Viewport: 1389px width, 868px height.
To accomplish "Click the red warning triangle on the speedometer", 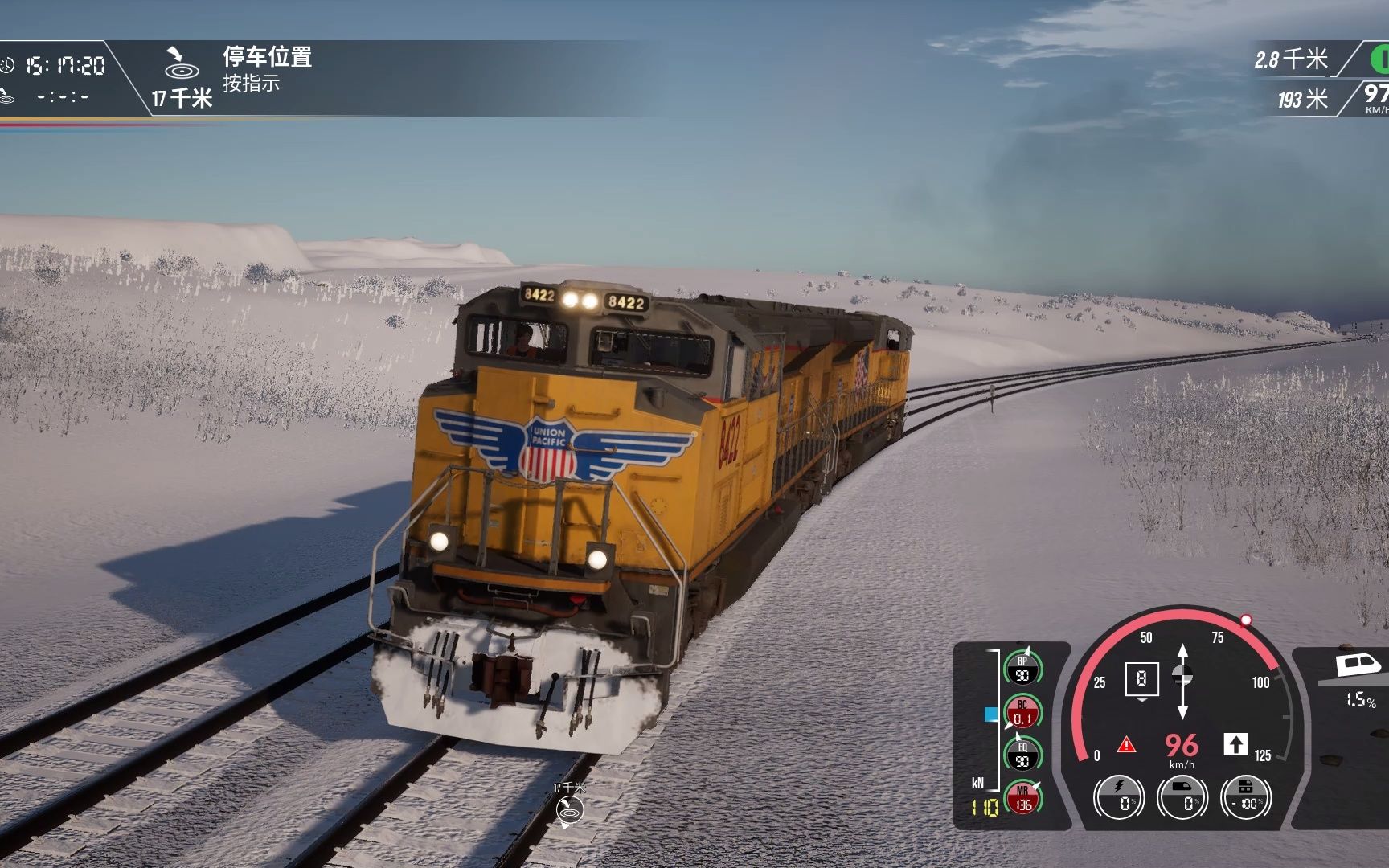I will [1127, 745].
